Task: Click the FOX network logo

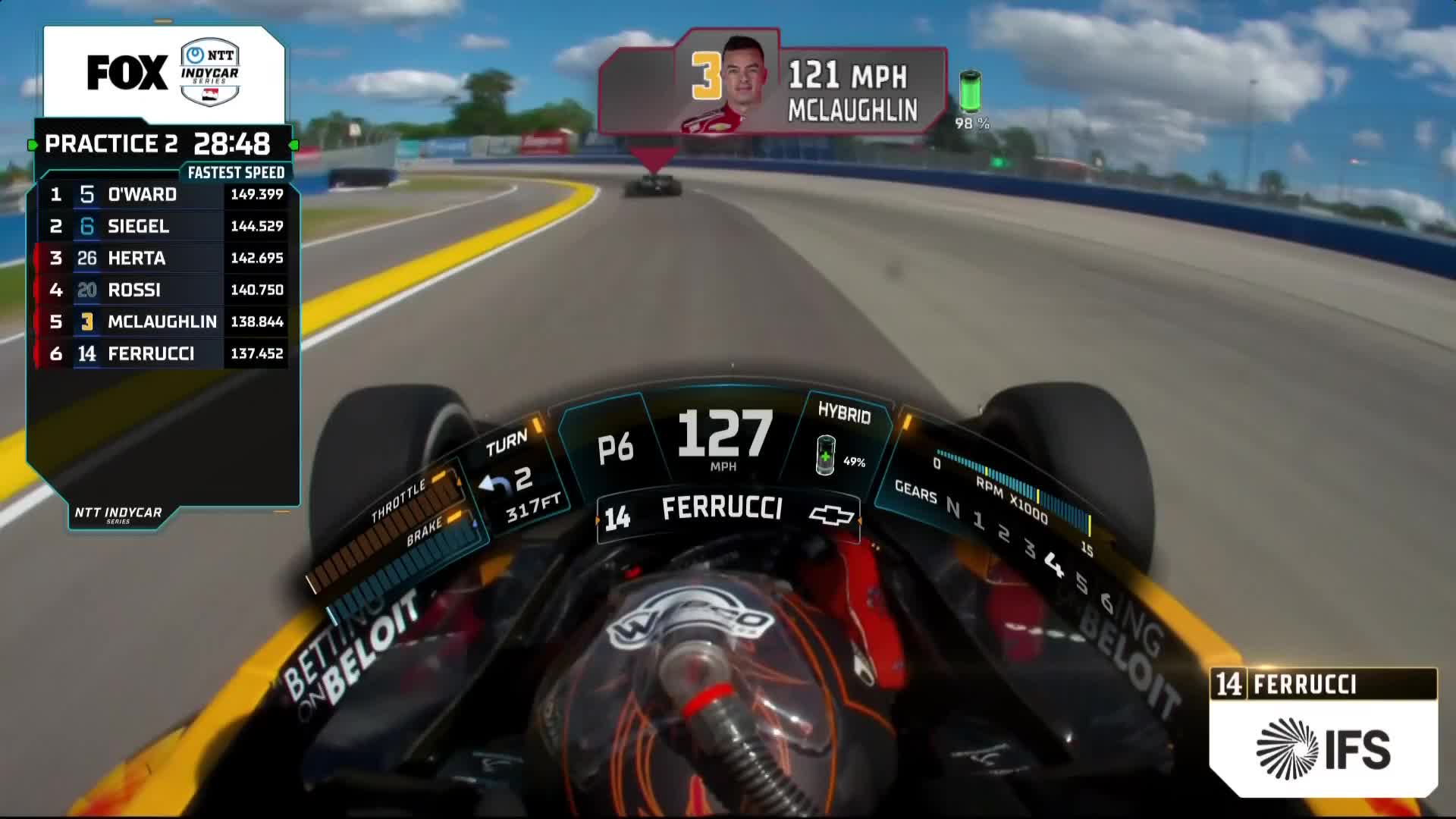Action: 127,73
